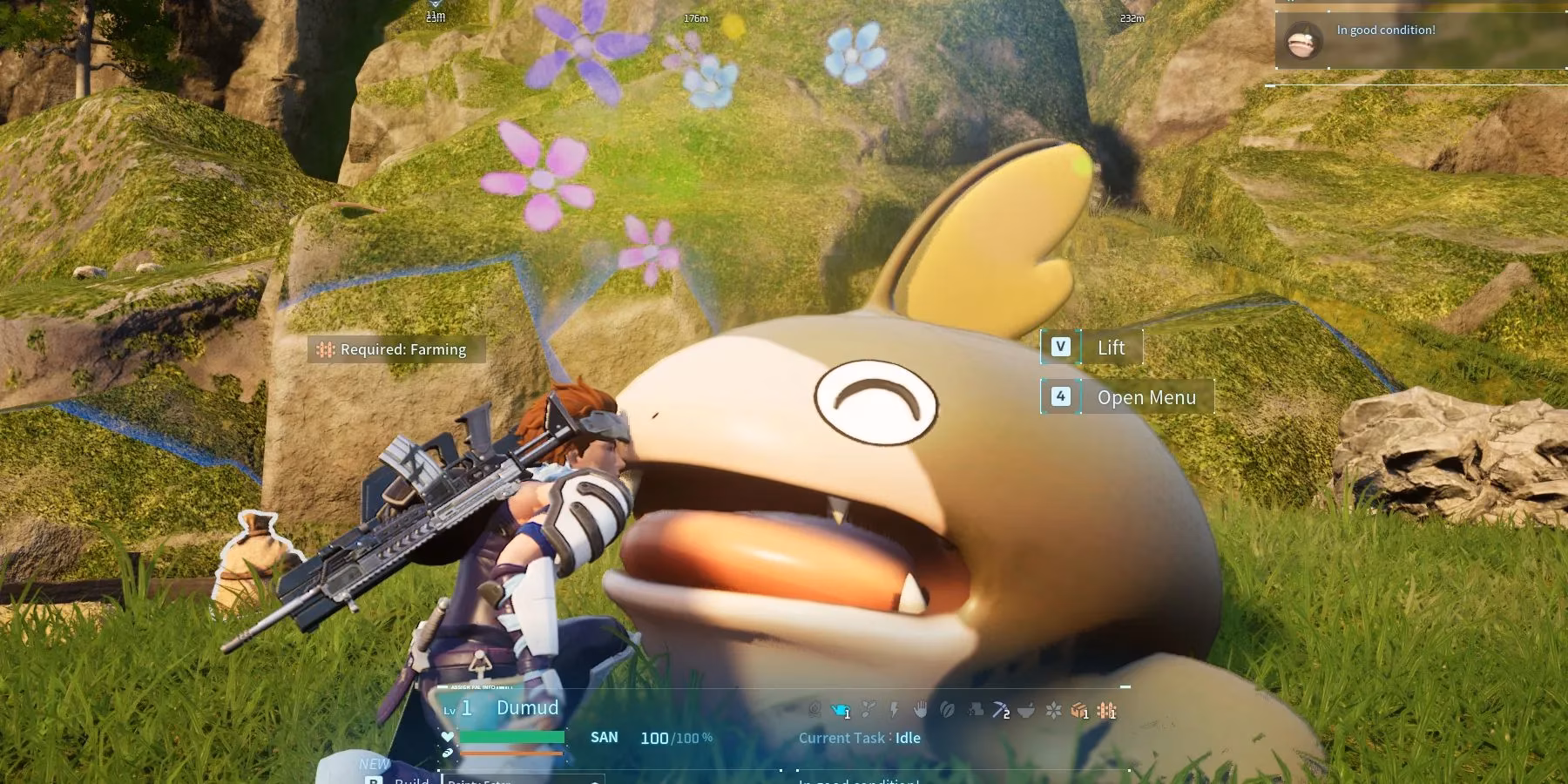The image size is (1568, 784).
Task: Click the "Required: Farming" label
Action: 396,349
